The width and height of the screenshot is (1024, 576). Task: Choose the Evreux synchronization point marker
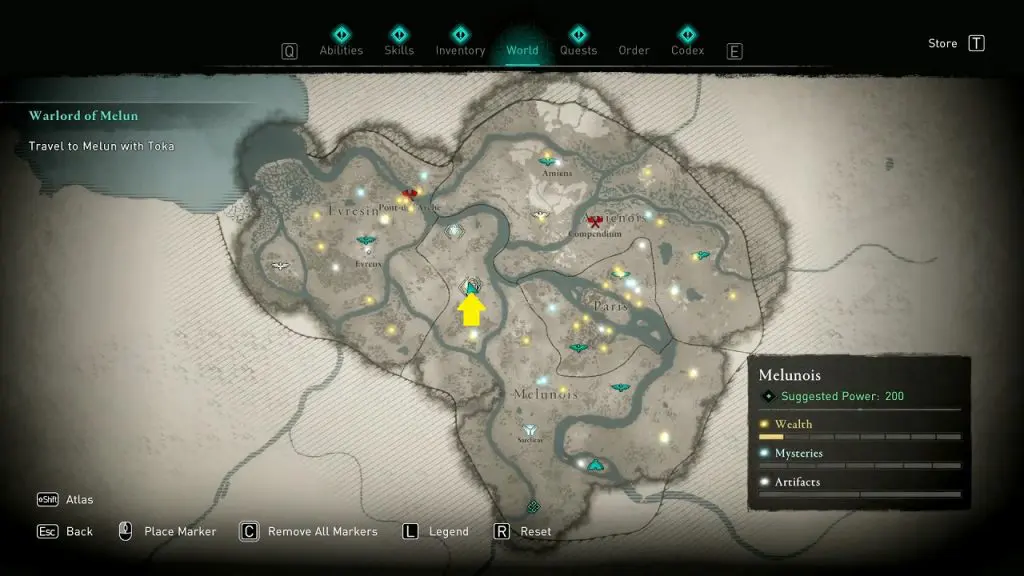click(x=366, y=241)
